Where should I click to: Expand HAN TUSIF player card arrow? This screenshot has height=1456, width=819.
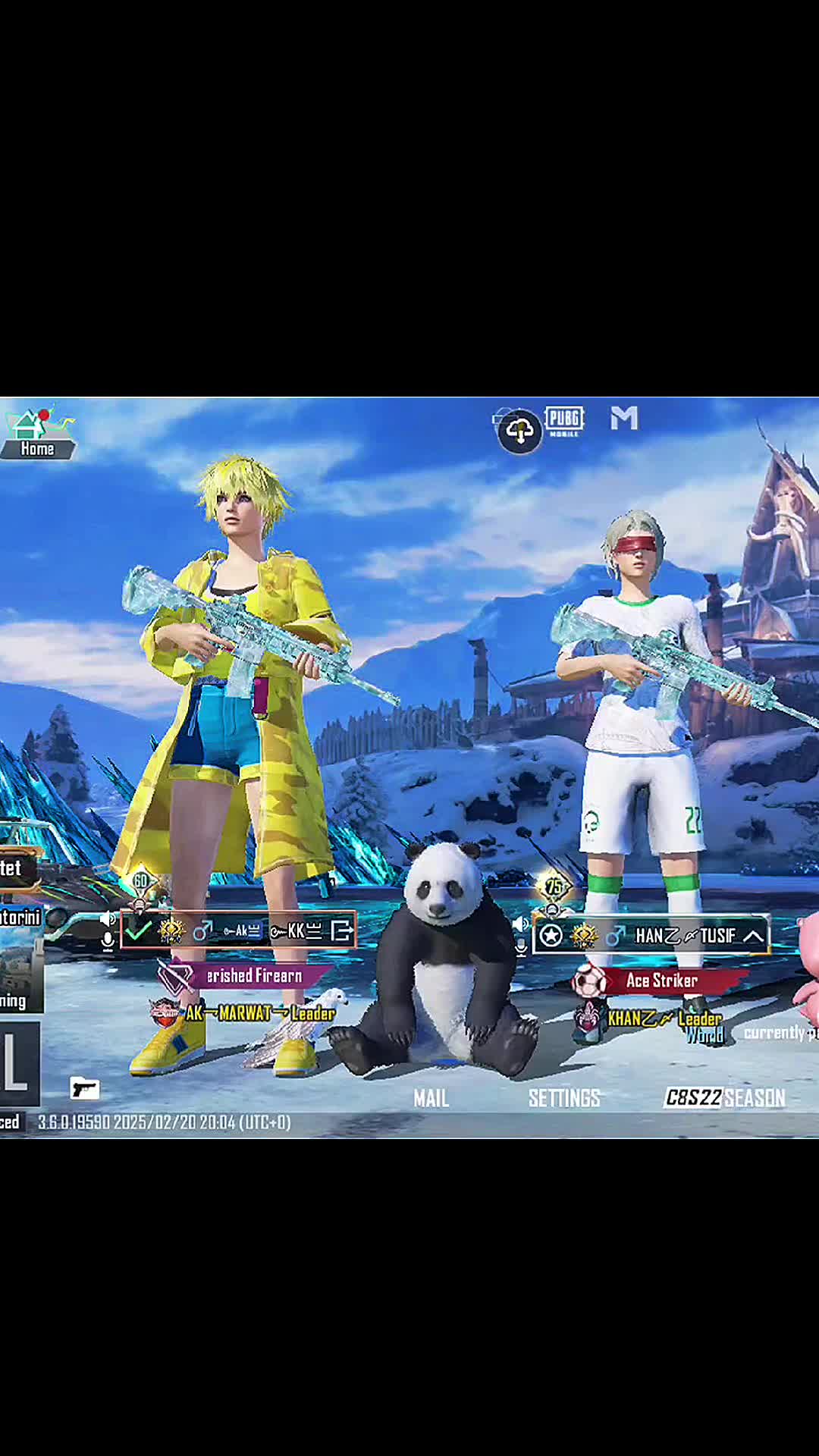tap(753, 937)
